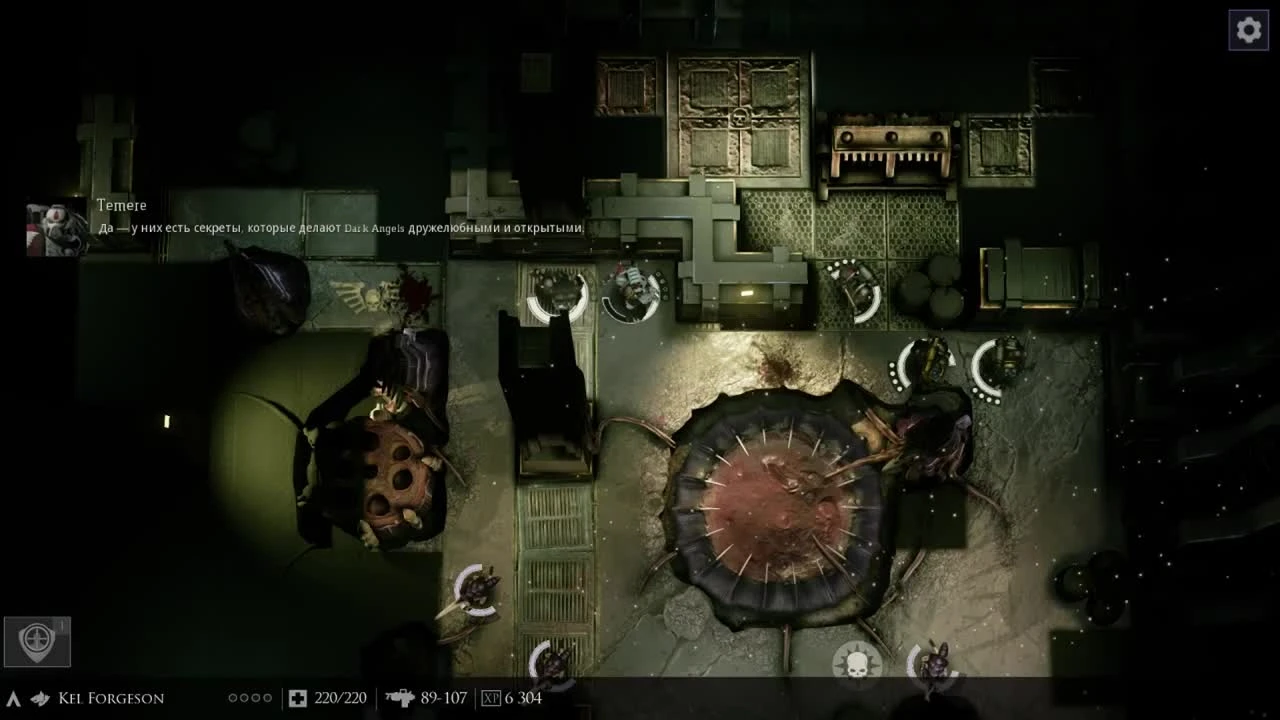
Task: Click Temere's portrait in the dialogue box
Action: click(55, 222)
